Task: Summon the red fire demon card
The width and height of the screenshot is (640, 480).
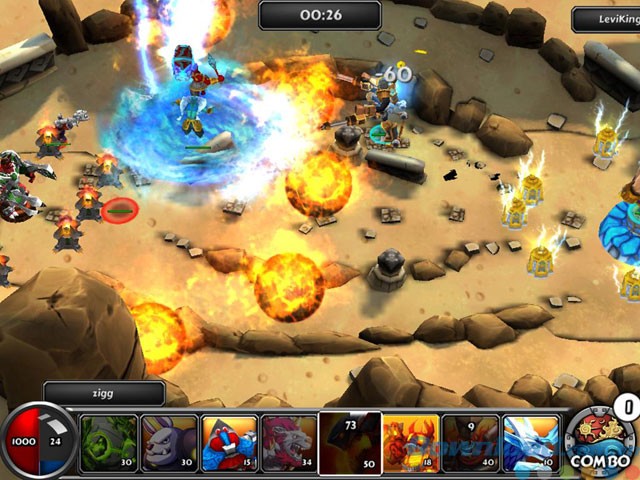Action: pos(411,443)
